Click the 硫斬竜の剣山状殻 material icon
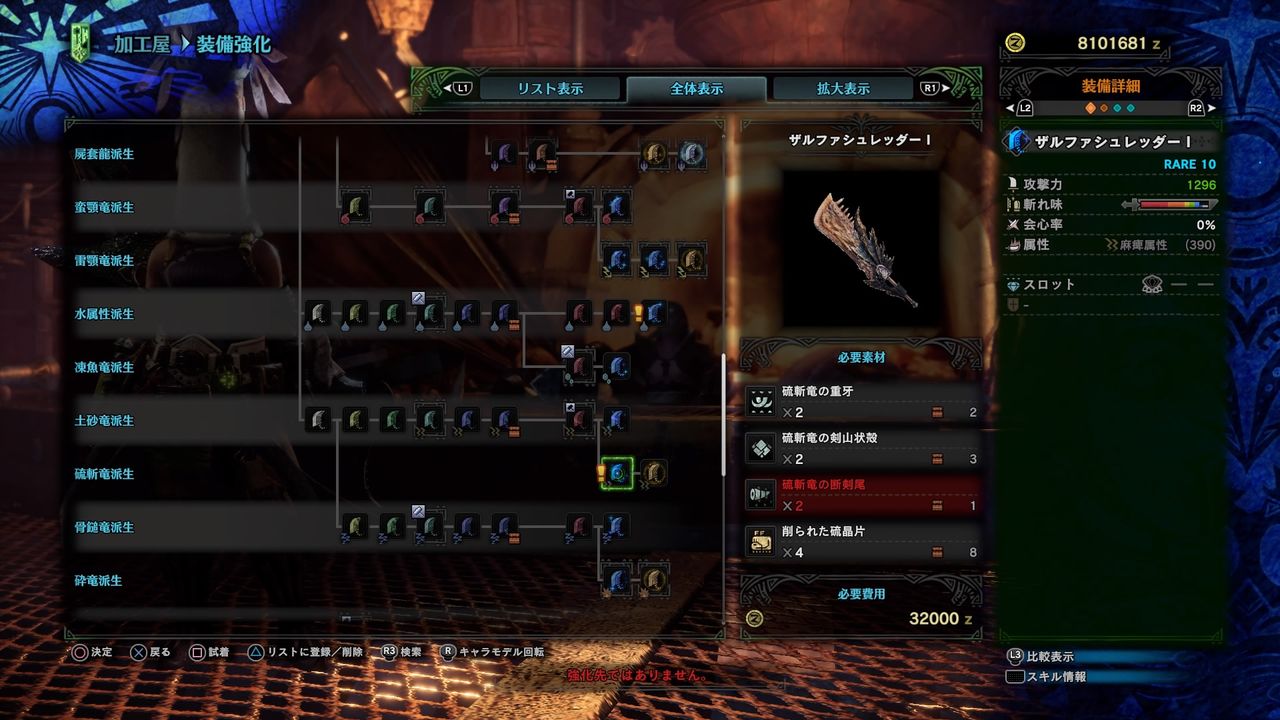 (759, 446)
